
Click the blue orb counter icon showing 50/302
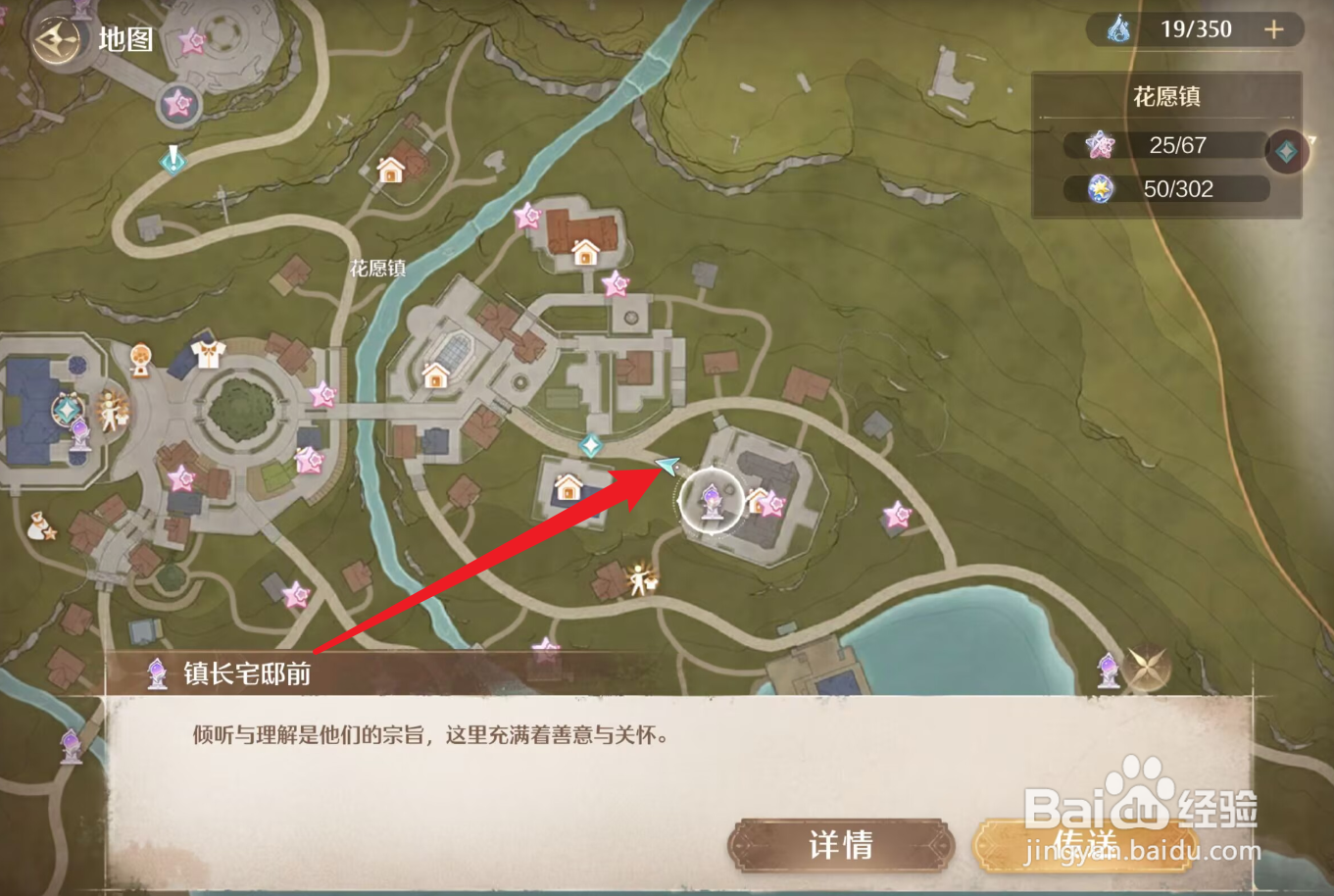point(1101,189)
